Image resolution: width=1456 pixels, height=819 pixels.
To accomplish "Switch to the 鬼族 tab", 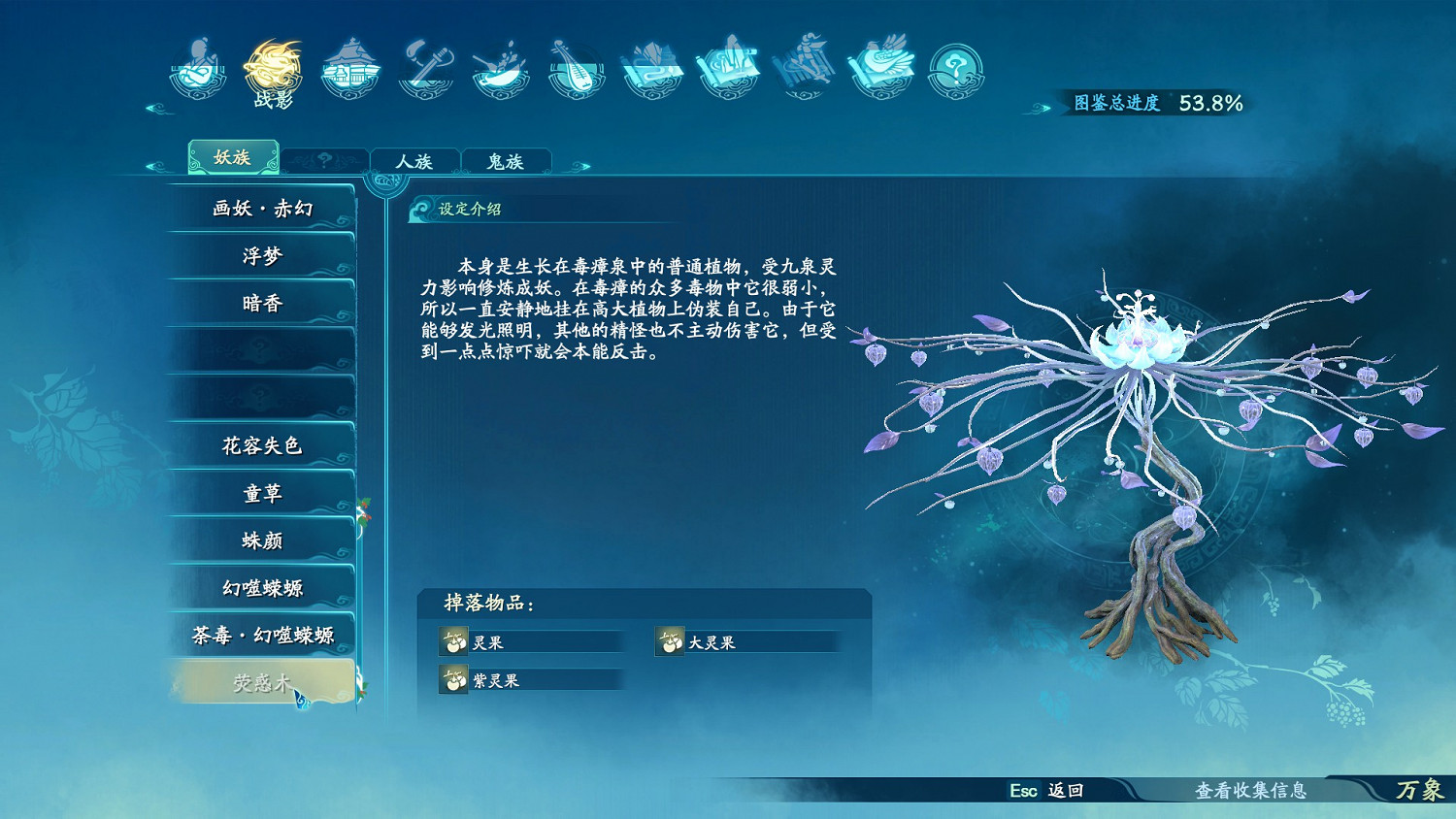I will tap(508, 161).
